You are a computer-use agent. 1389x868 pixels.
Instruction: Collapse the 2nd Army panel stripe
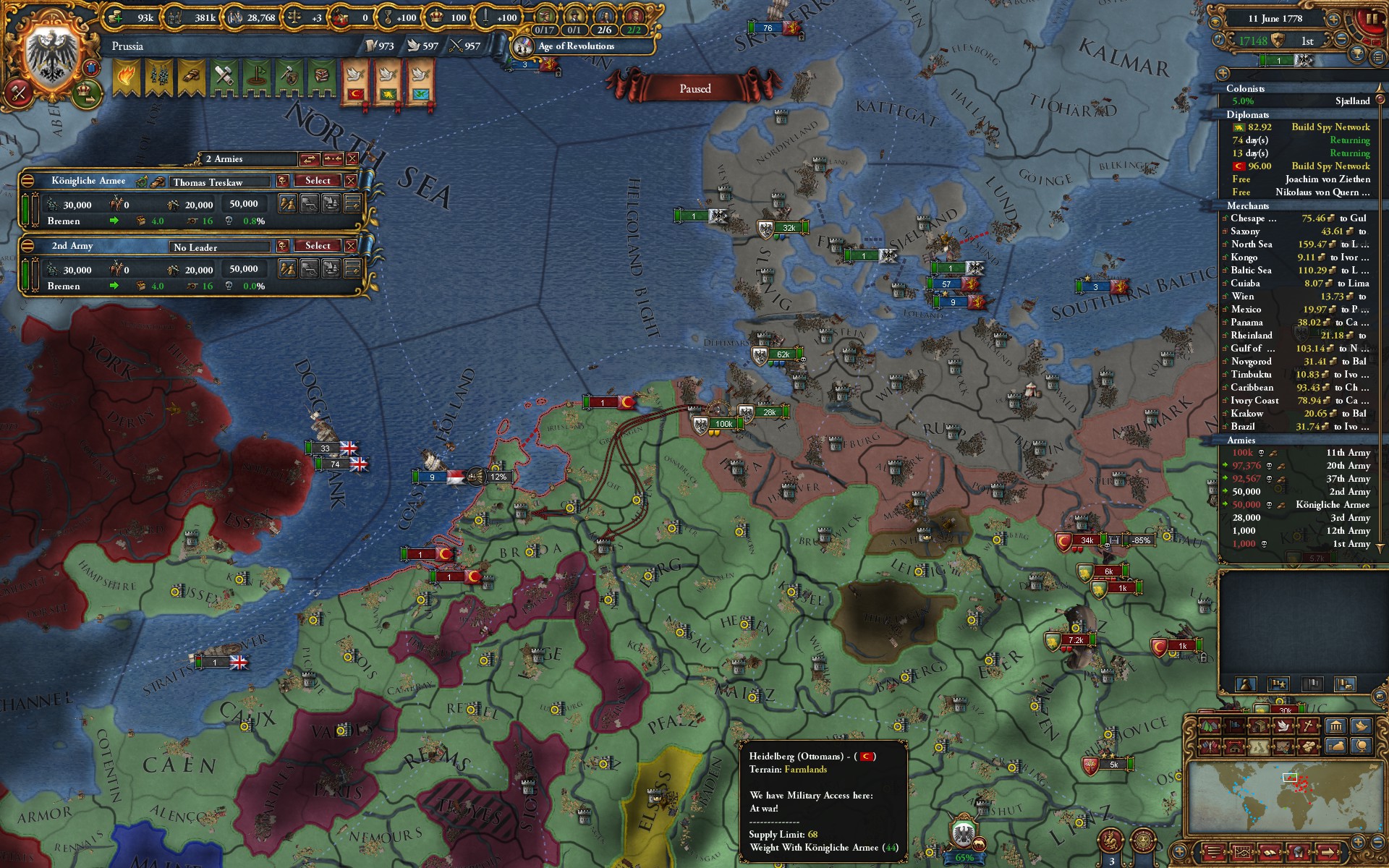click(29, 246)
